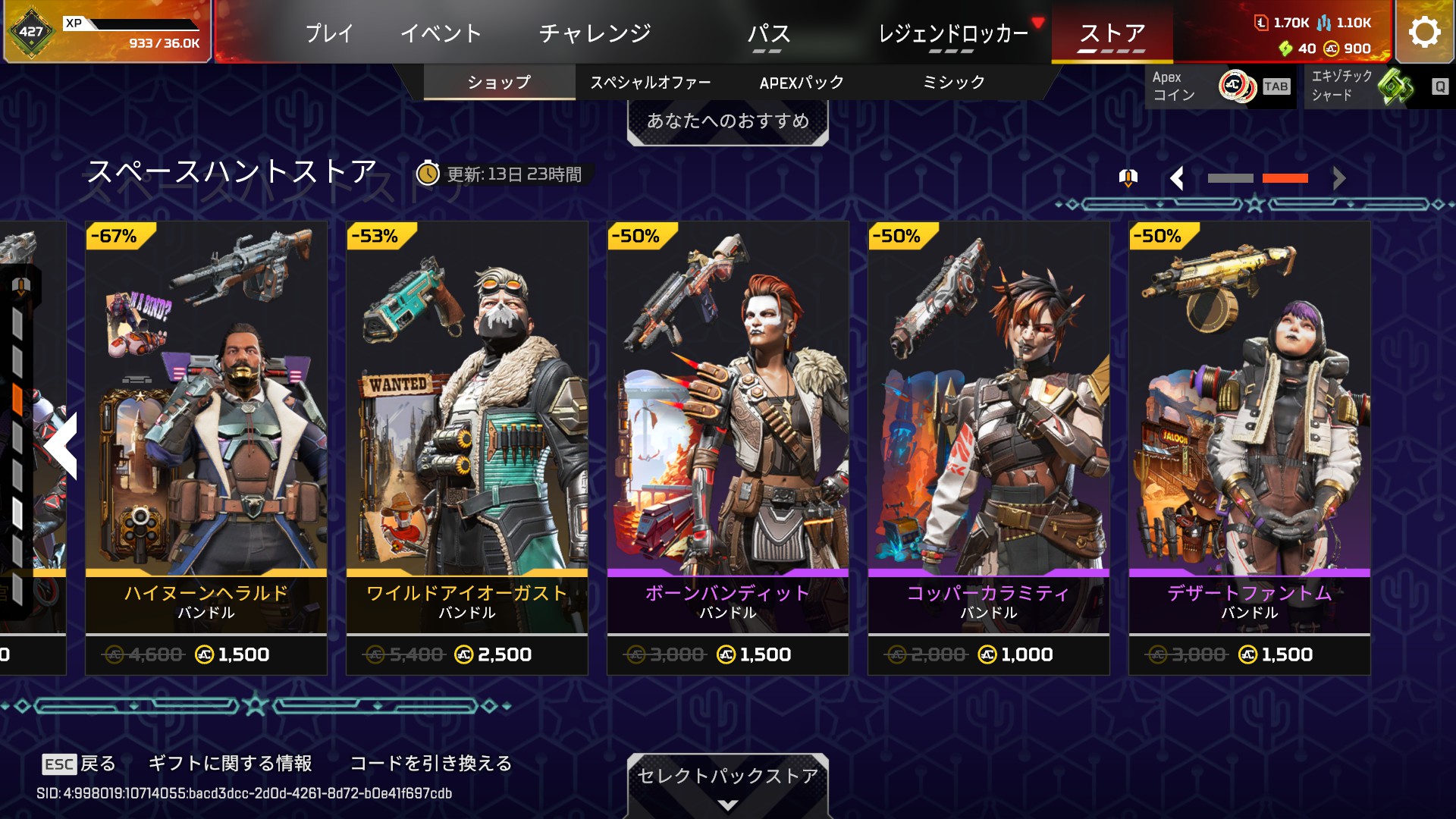
Task: Switch to the イベント tab
Action: click(441, 33)
